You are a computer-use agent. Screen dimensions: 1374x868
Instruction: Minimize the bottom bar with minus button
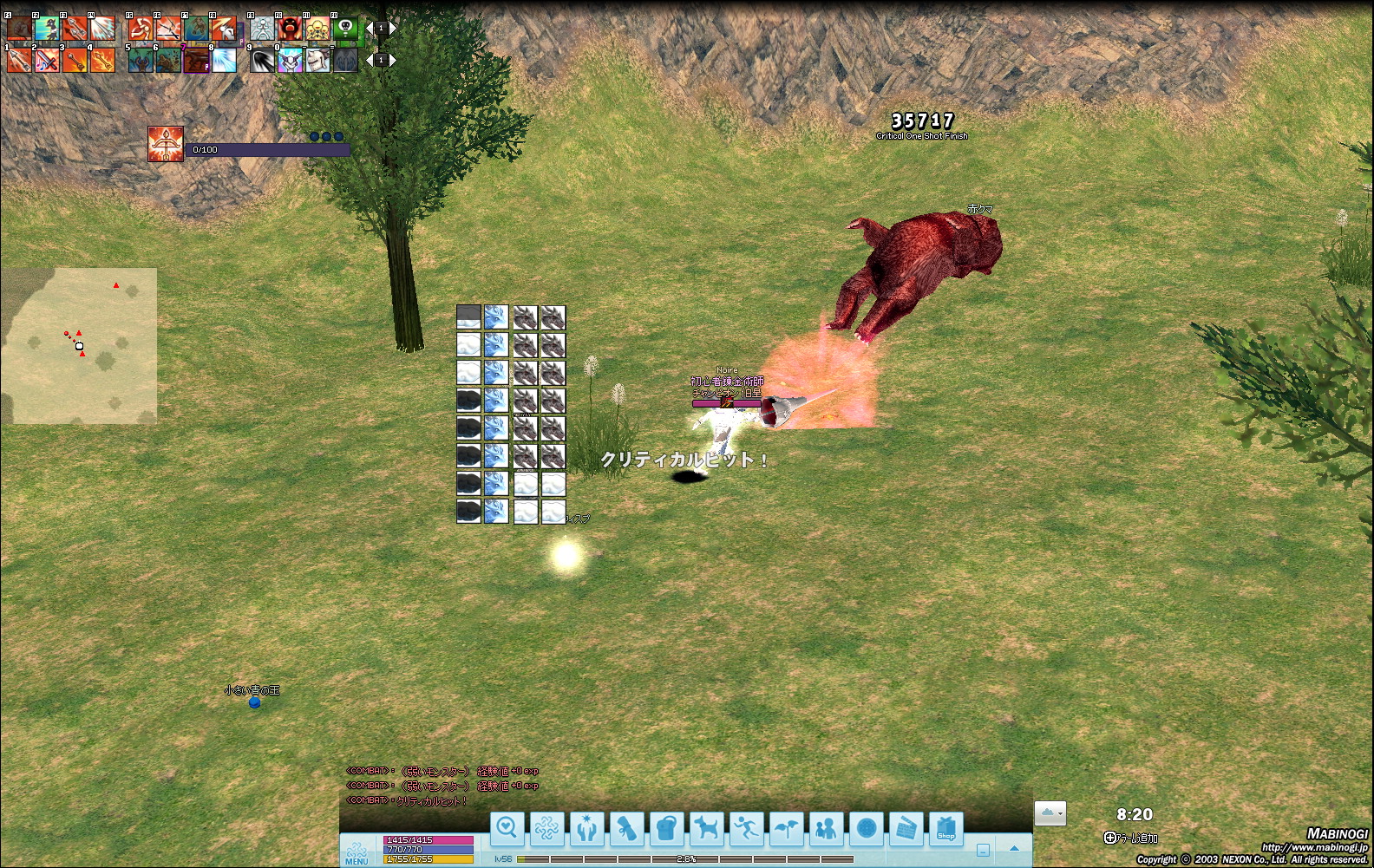click(983, 850)
